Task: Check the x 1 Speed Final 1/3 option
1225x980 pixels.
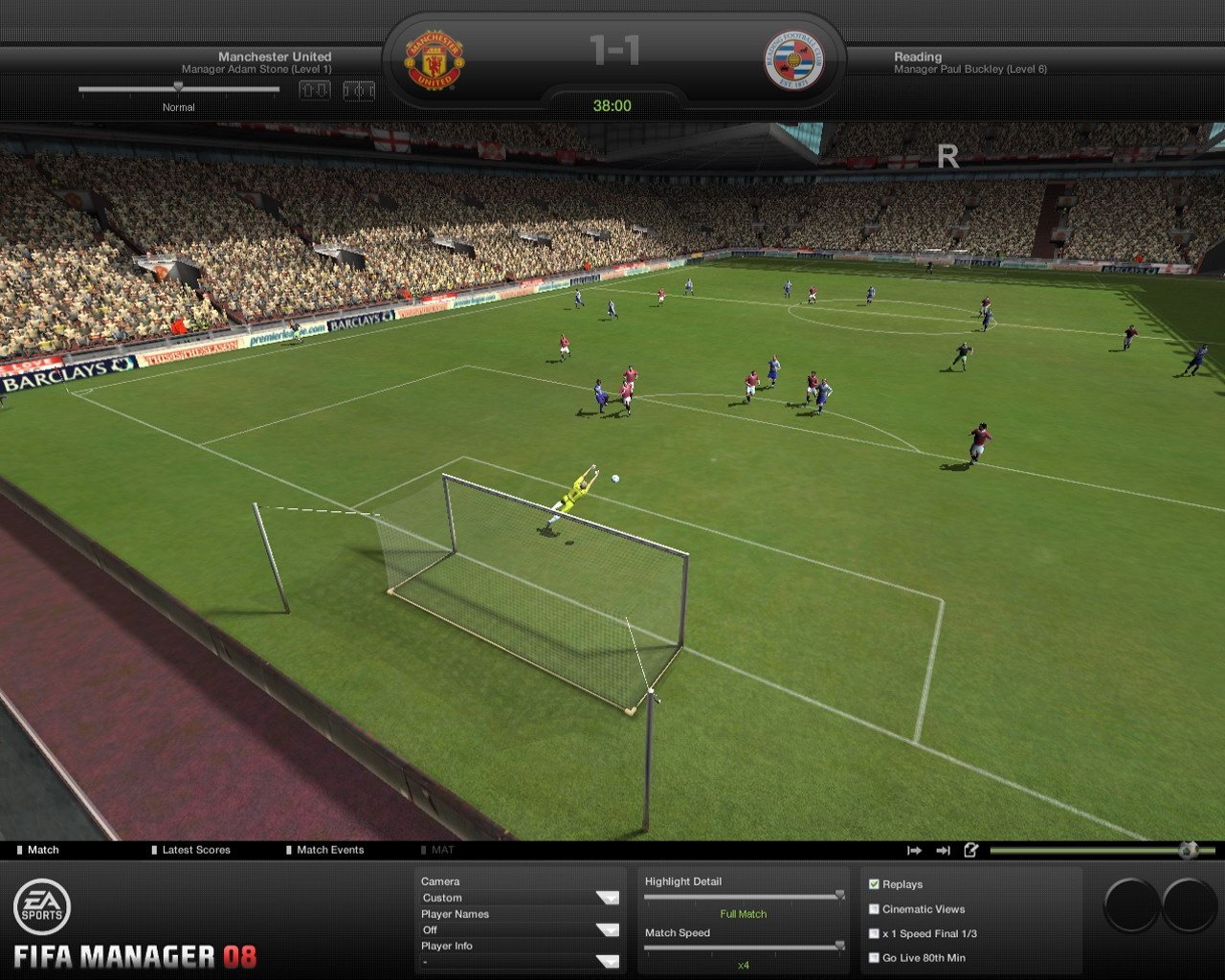Action: pos(874,933)
